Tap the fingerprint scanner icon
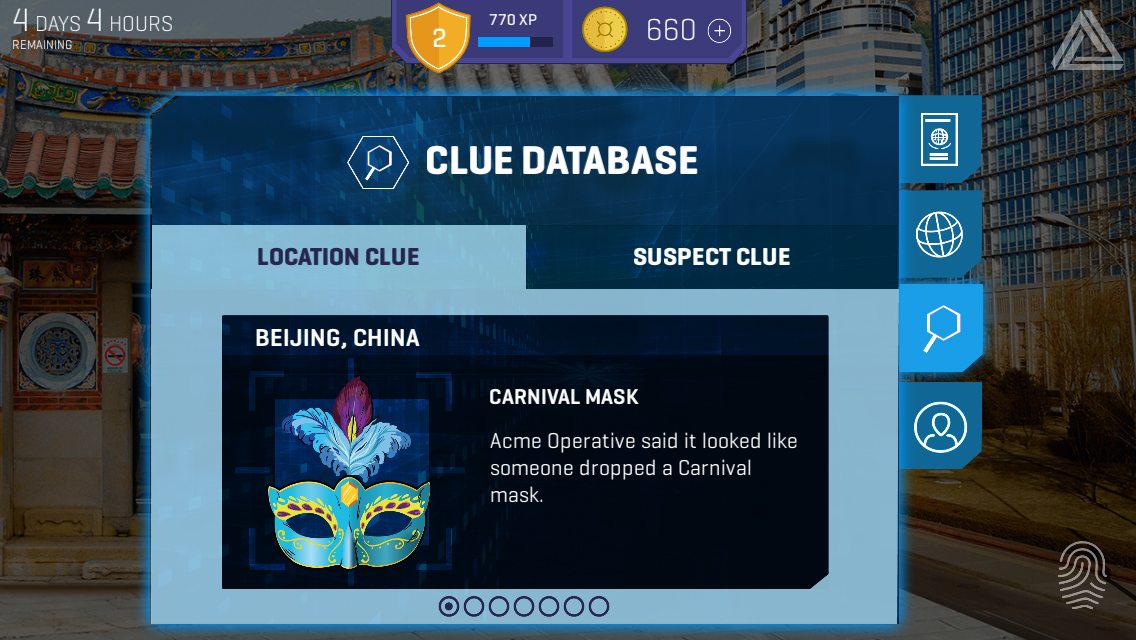 point(1082,574)
